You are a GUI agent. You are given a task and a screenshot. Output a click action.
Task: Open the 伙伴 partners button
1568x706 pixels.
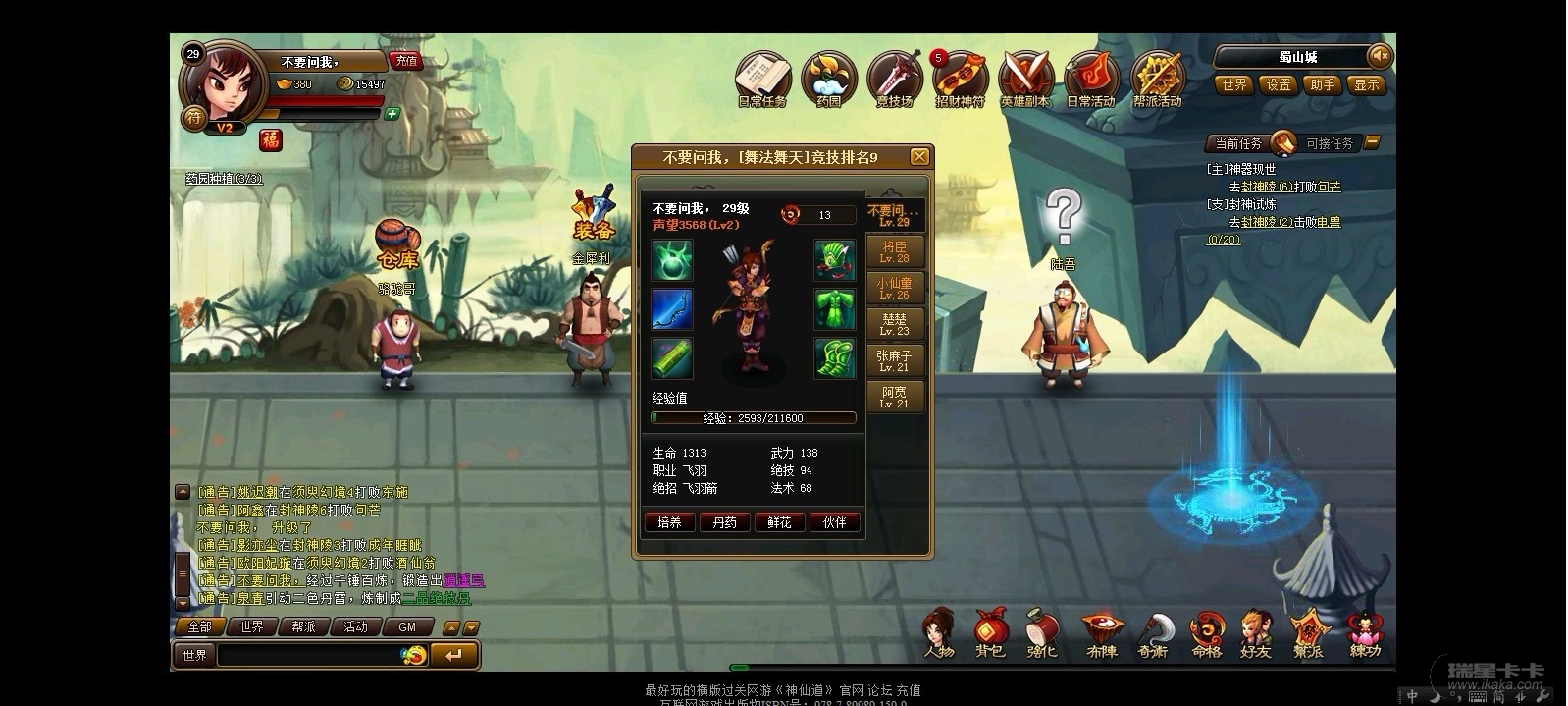[x=835, y=522]
